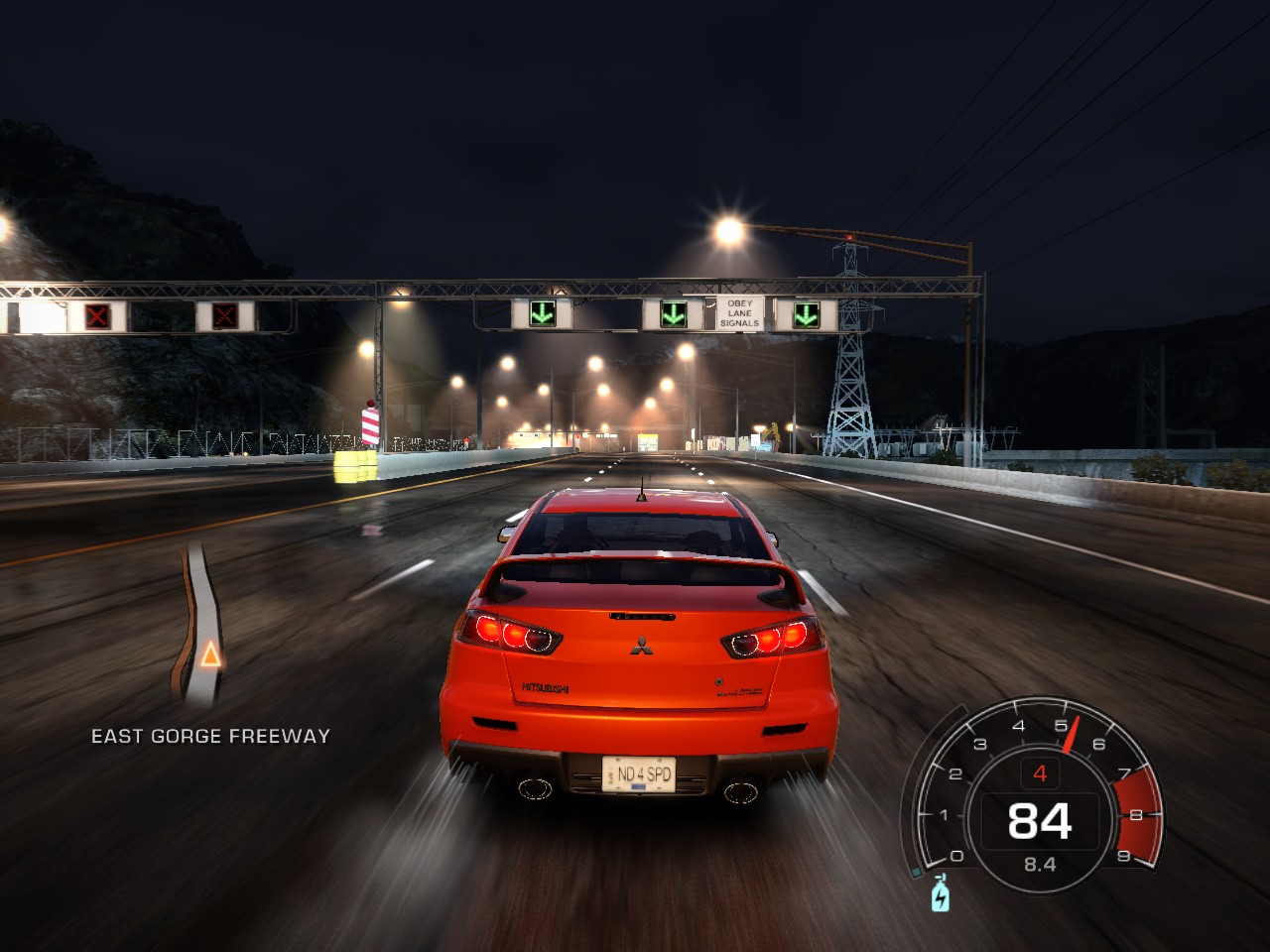Expand the tachometer gauge display
Image resolution: width=1270 pixels, height=952 pixels.
1038,793
